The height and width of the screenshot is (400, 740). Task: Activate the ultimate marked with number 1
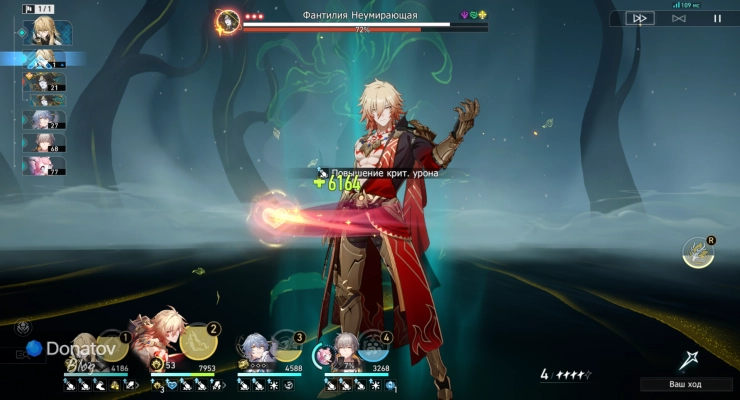[x=112, y=347]
